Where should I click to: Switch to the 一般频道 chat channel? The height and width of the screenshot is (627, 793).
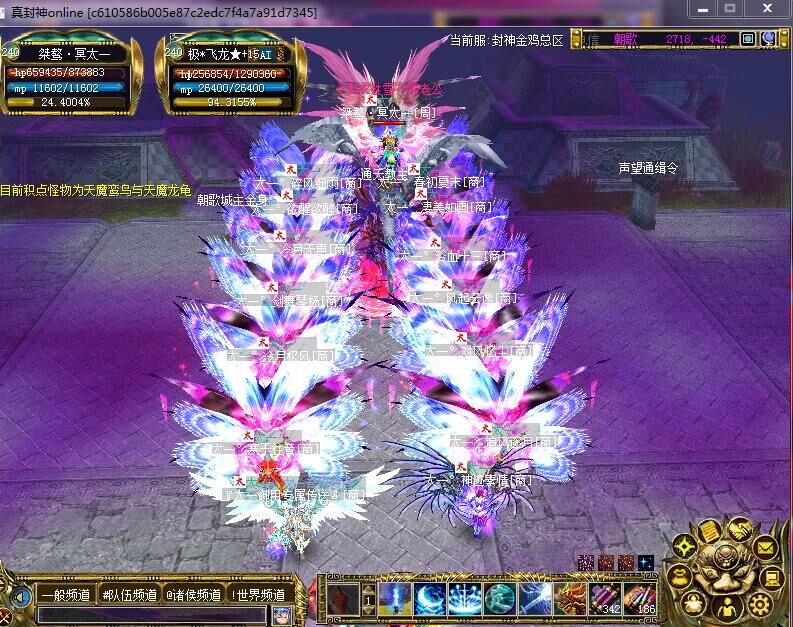pyautogui.click(x=67, y=594)
